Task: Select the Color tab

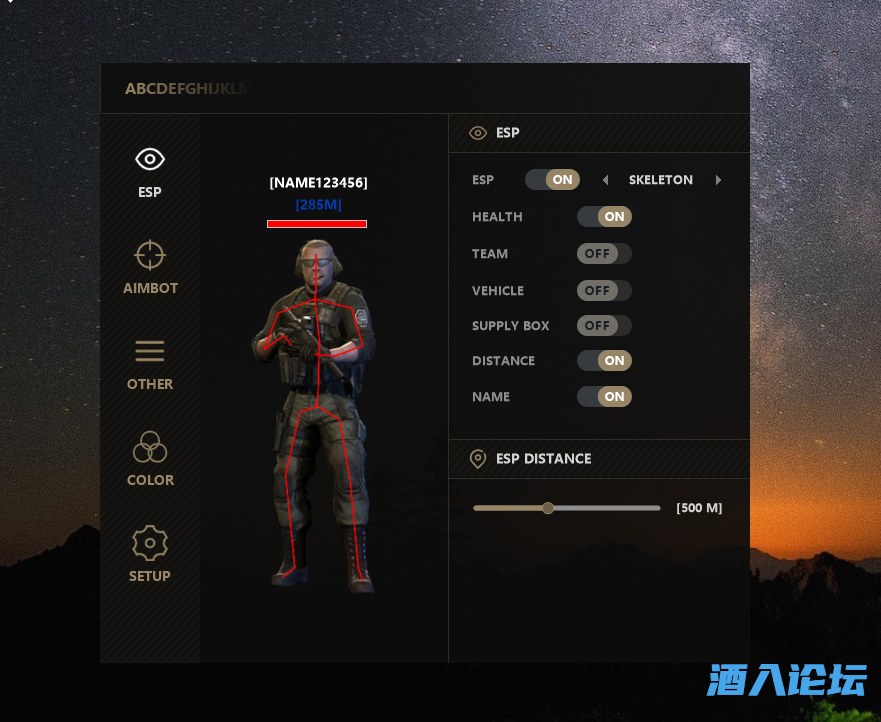Action: click(150, 459)
